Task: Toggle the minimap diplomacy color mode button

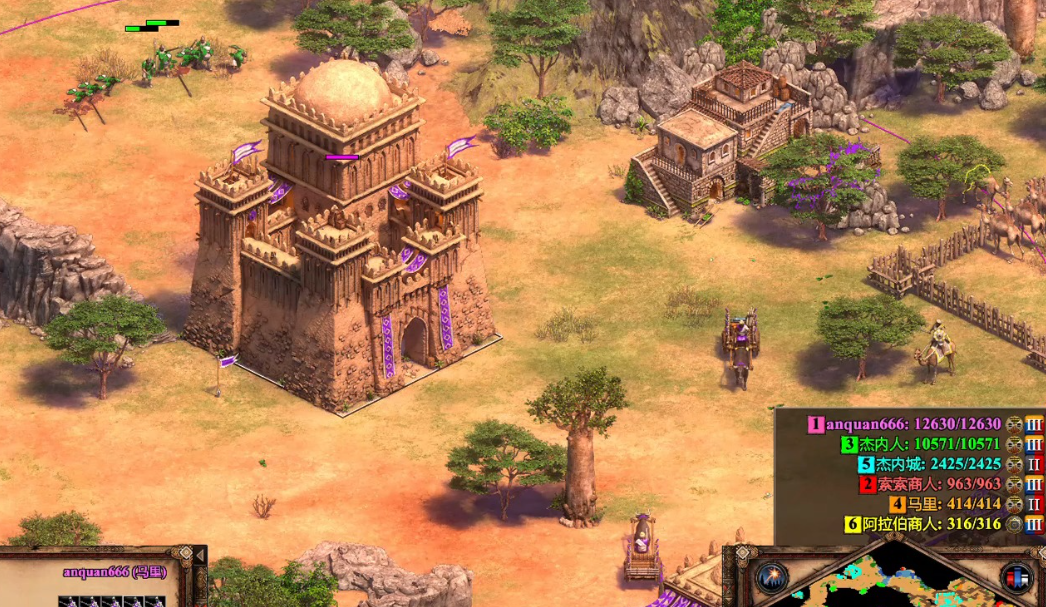Action: point(1017,578)
